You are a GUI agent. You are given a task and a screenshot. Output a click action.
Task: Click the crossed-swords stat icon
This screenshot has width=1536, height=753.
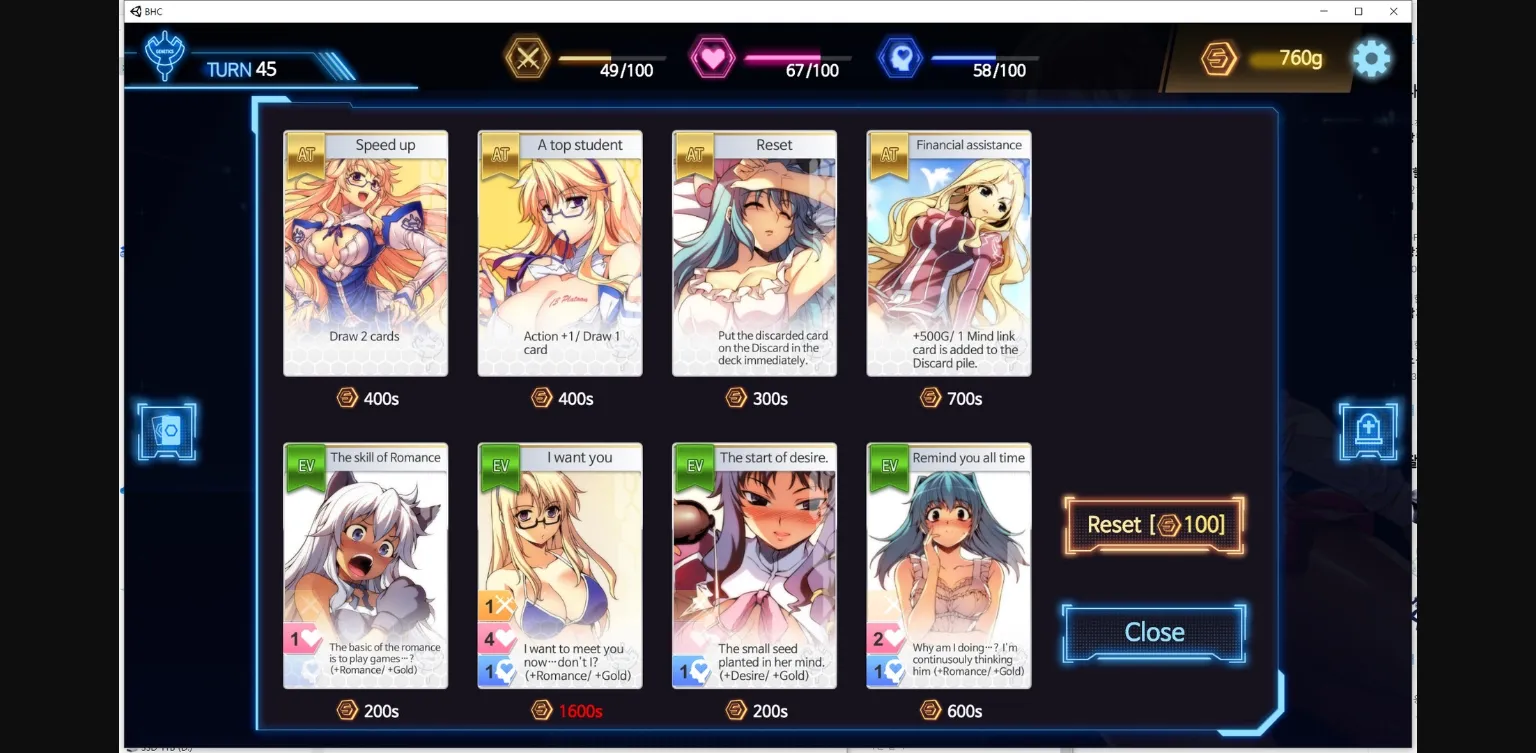[528, 58]
